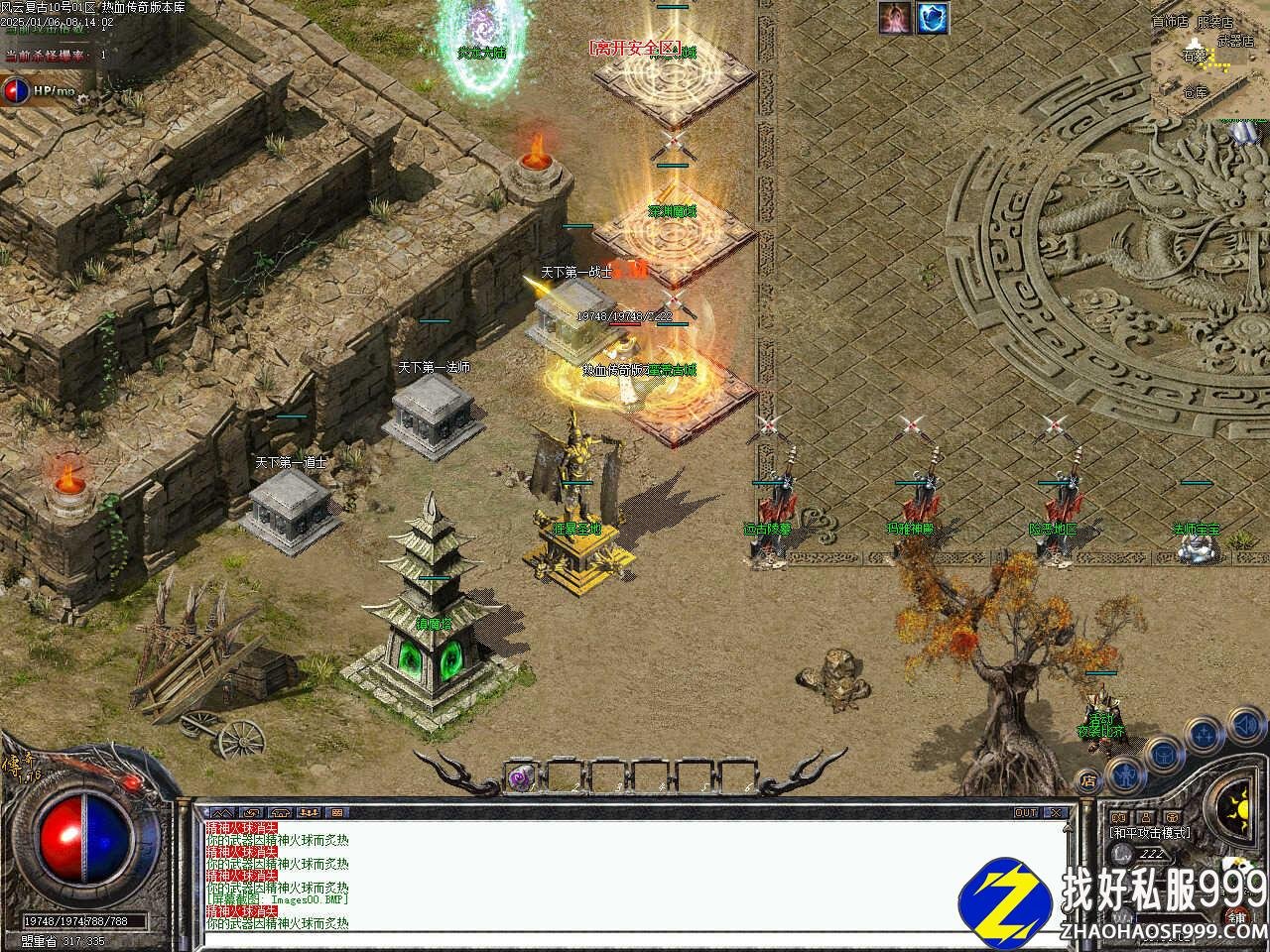
Task: Open the shop via the 店 button
Action: click(x=1088, y=779)
